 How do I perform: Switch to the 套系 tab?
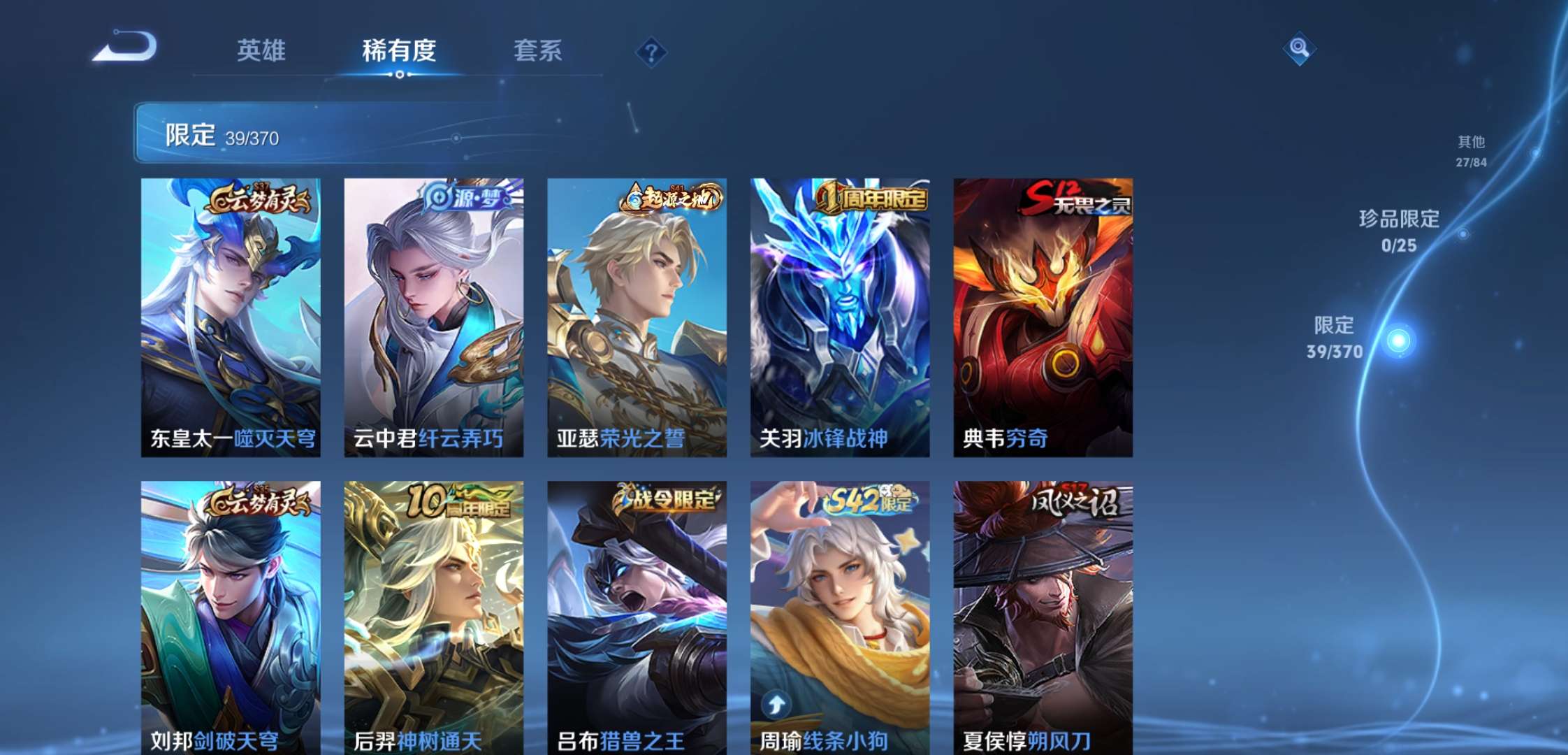point(538,51)
